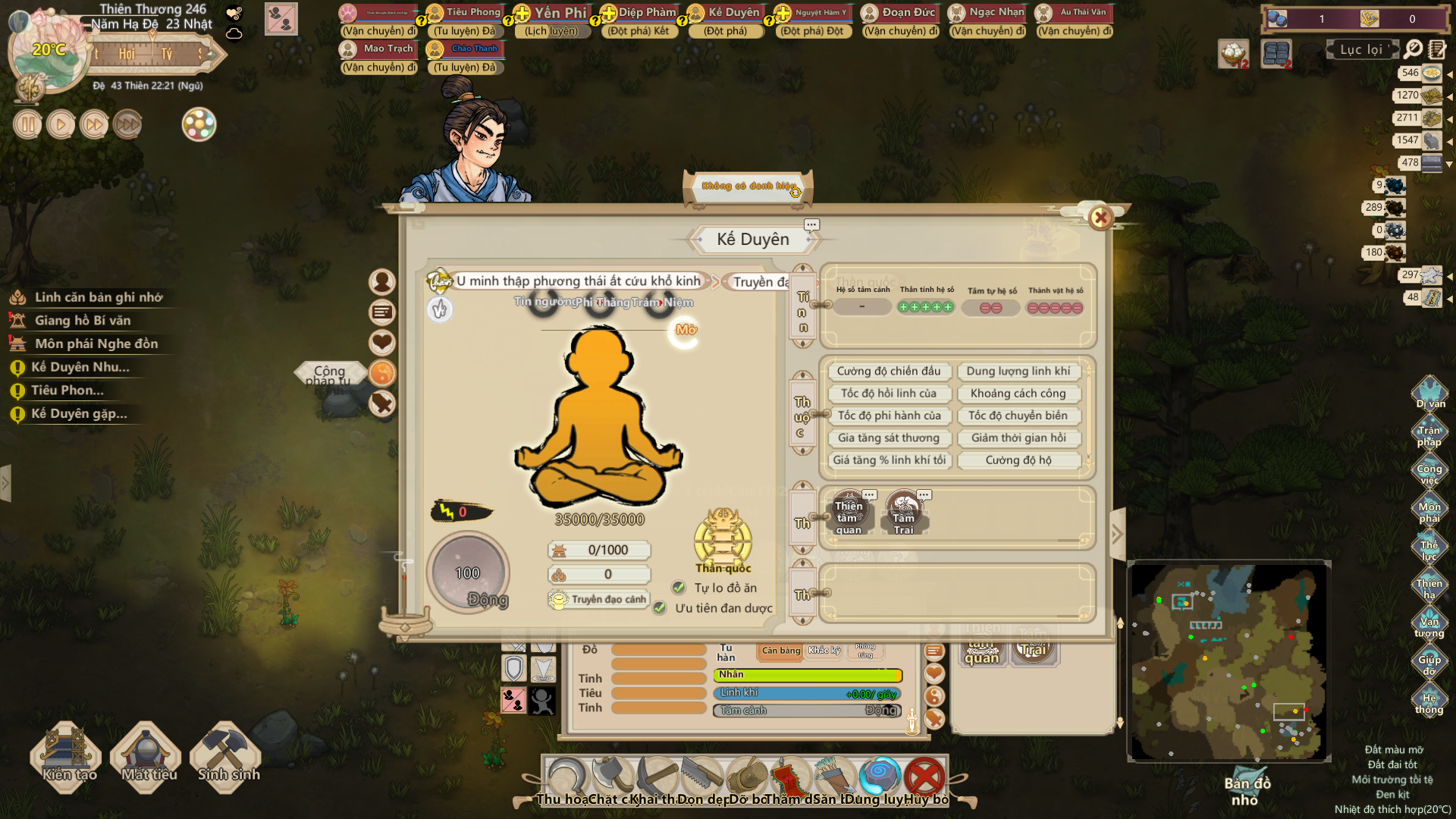Image resolution: width=1456 pixels, height=819 pixels.
Task: Close the Kế Duyên character panel
Action: [1100, 218]
